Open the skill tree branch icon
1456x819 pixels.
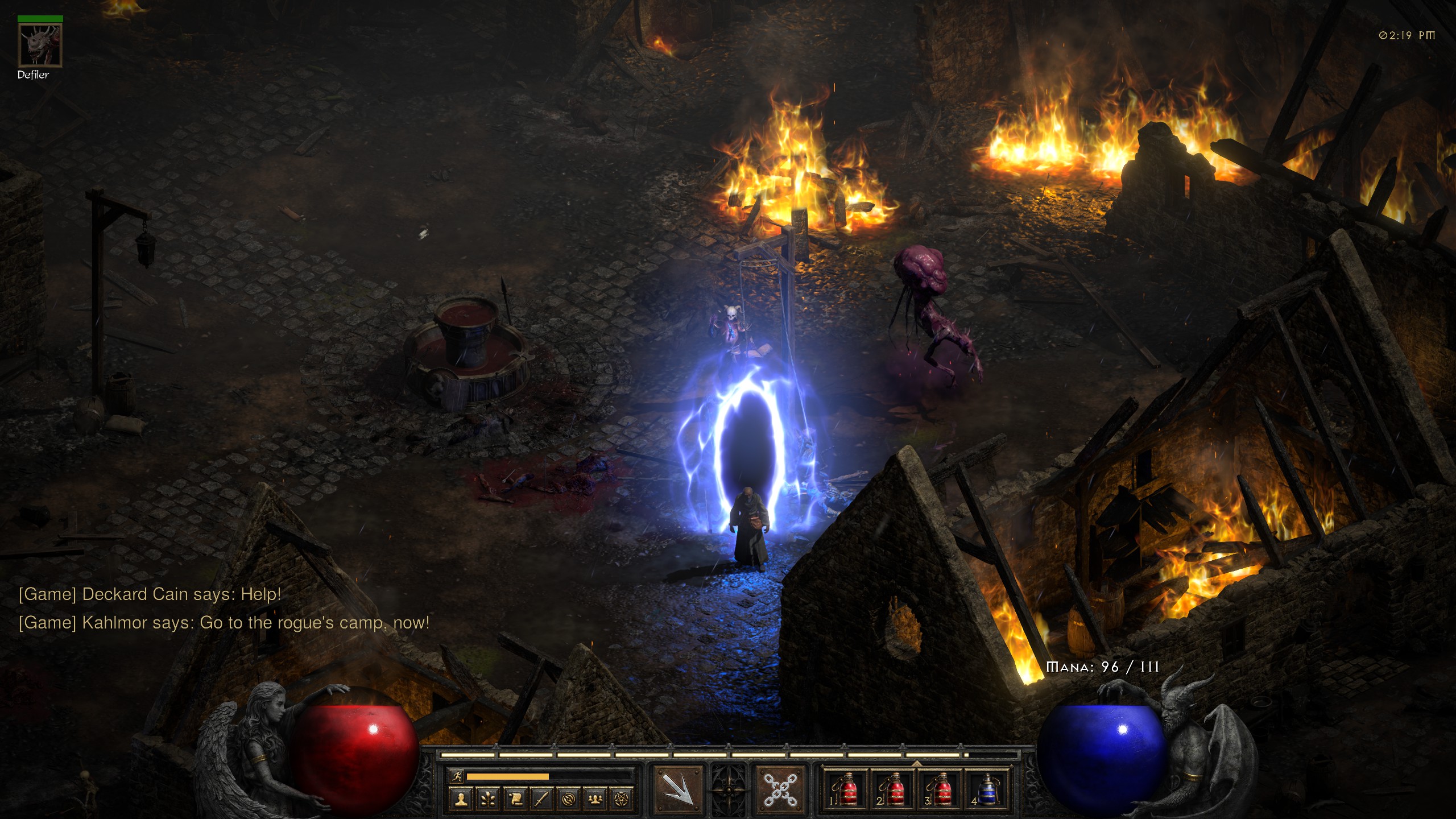point(488,799)
